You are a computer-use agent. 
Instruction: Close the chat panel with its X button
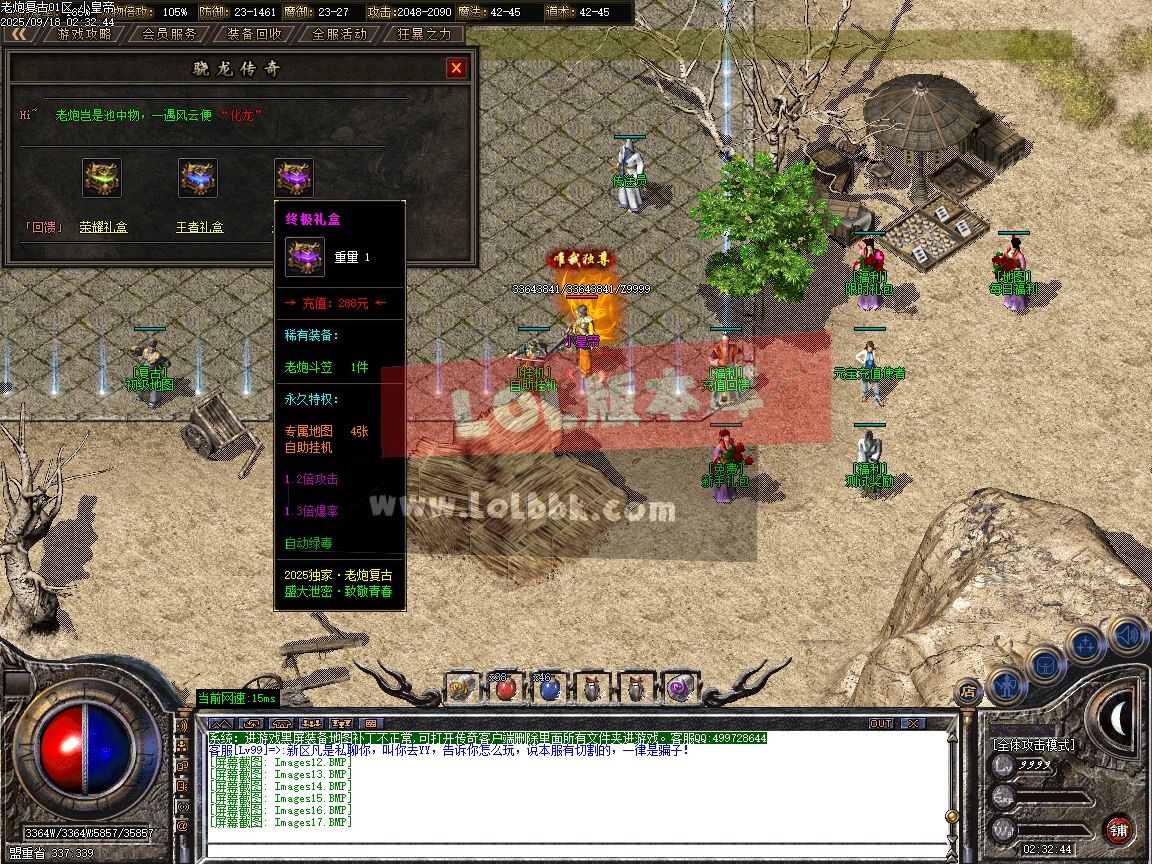point(912,723)
